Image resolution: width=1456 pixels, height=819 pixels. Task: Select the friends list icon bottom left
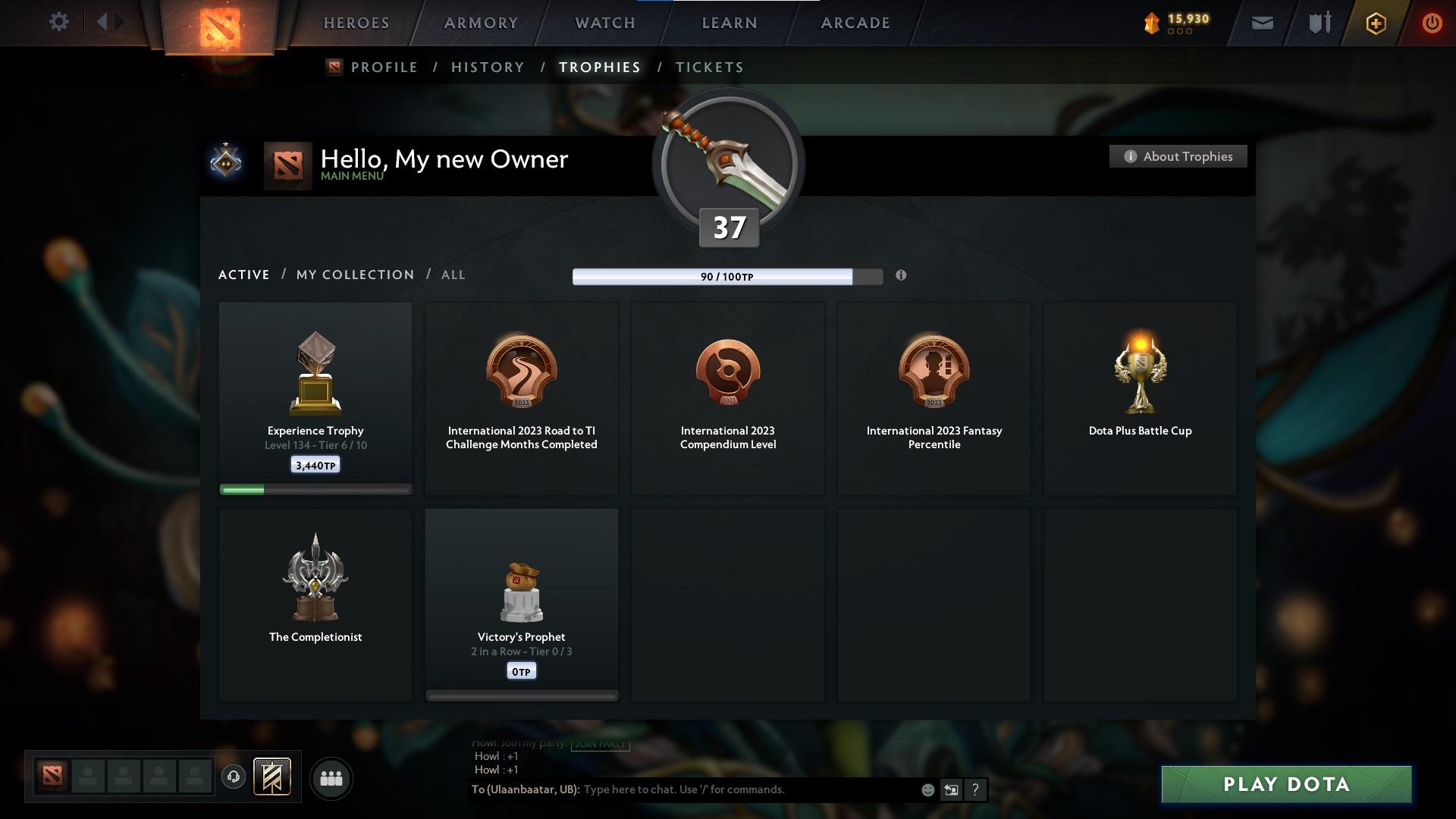click(331, 778)
